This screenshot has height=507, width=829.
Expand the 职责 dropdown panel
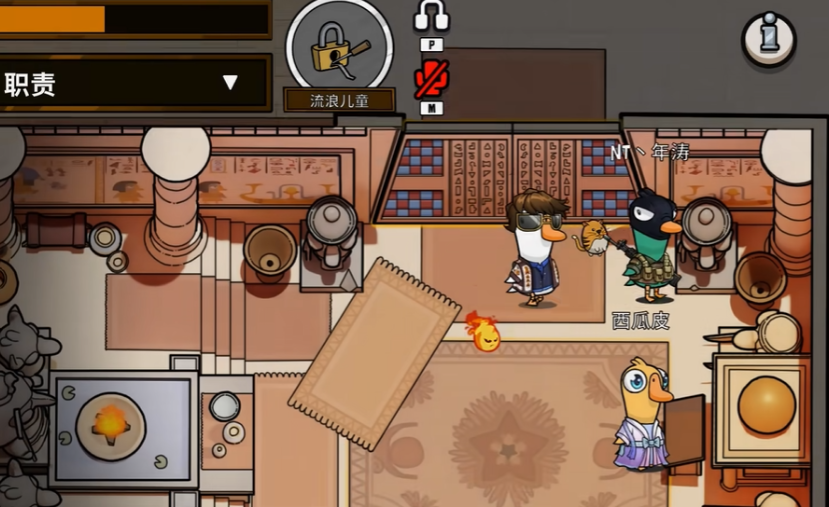(230, 82)
